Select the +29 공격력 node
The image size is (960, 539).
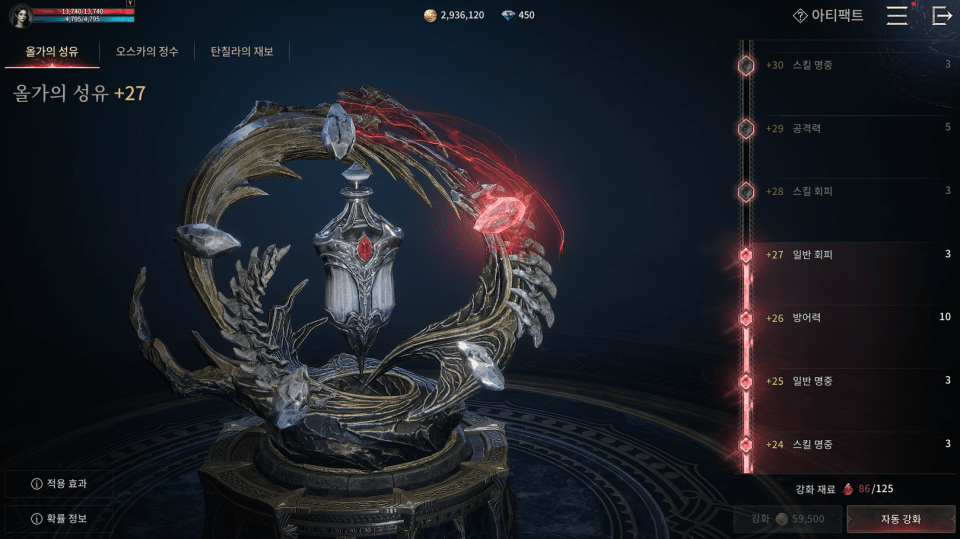click(x=746, y=128)
